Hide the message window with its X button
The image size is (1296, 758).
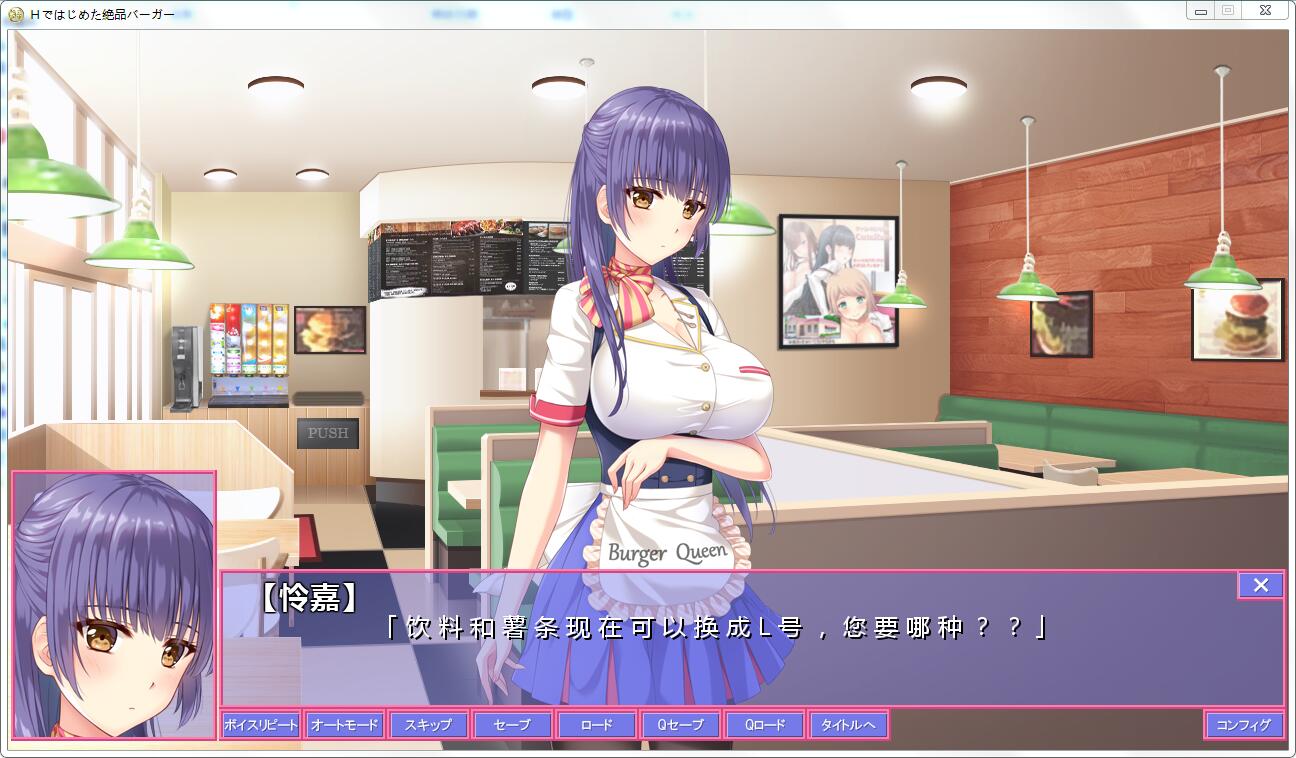1260,585
